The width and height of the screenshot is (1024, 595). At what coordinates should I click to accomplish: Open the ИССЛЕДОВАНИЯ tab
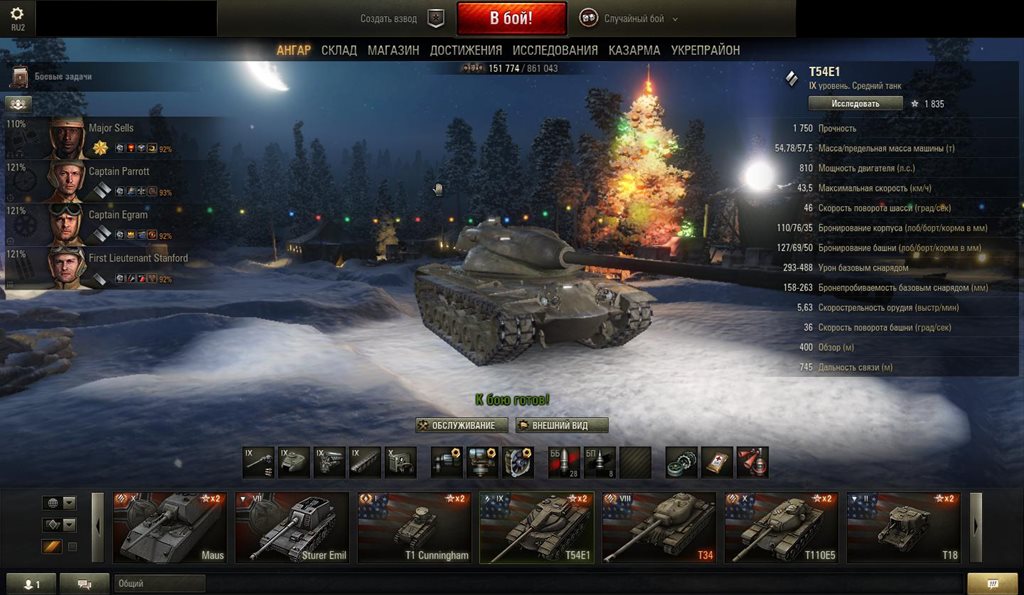555,50
